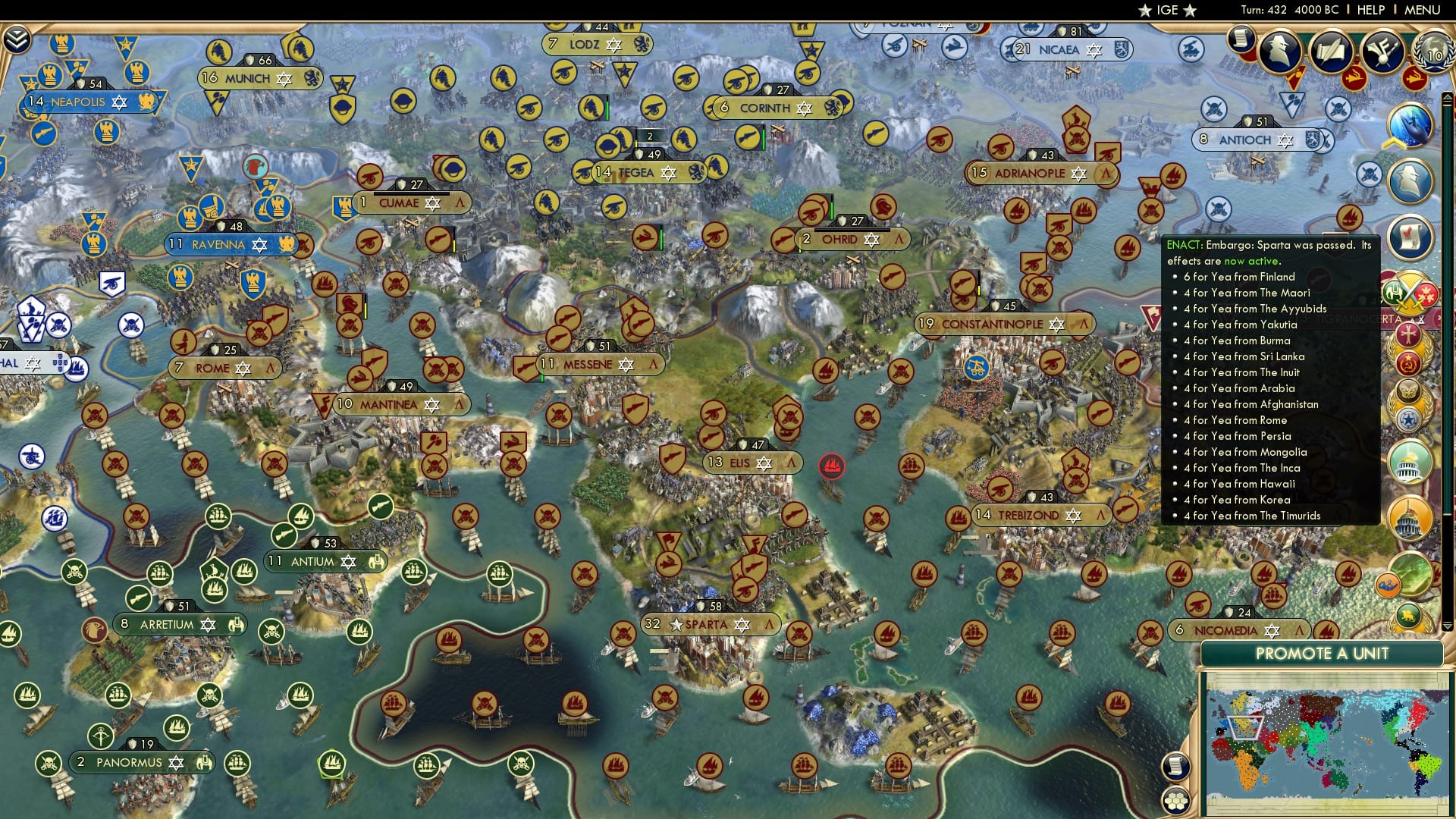Open the HELP menu

point(1370,10)
